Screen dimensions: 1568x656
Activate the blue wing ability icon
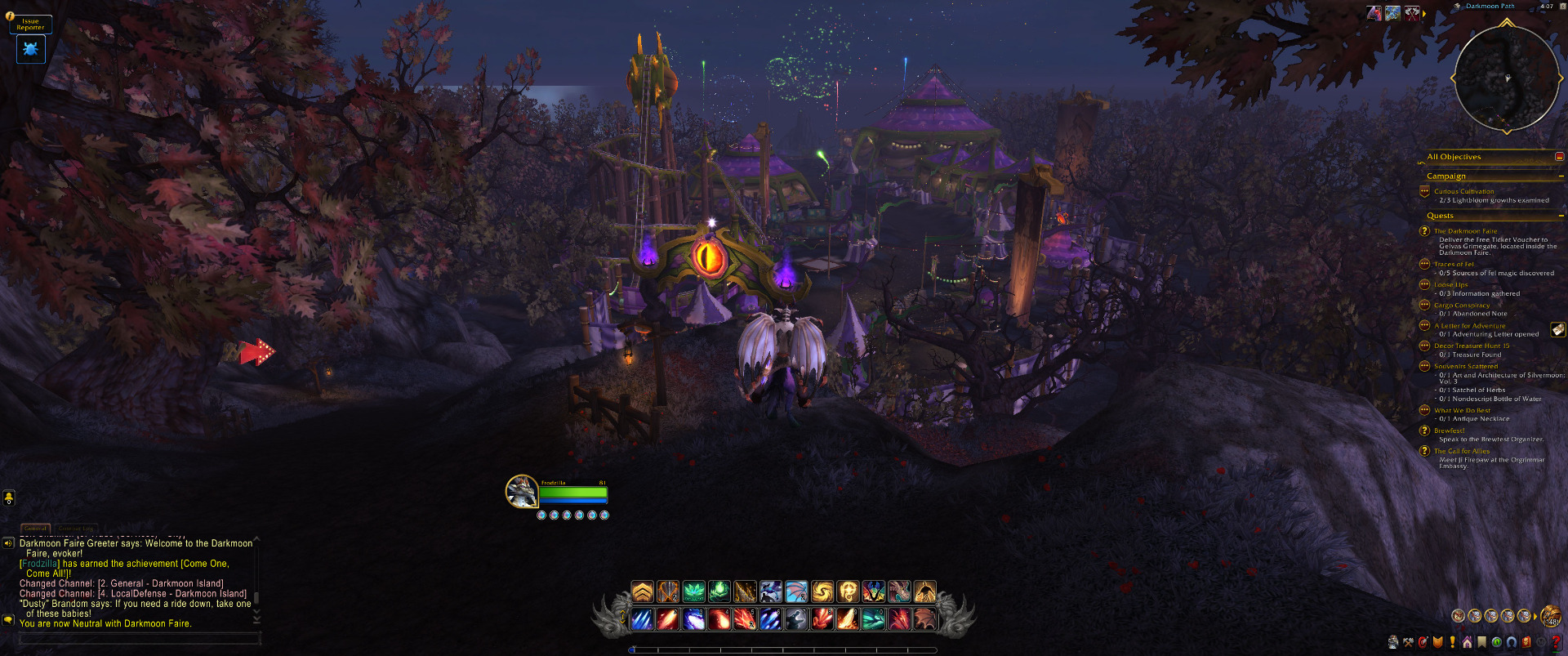pos(795,591)
